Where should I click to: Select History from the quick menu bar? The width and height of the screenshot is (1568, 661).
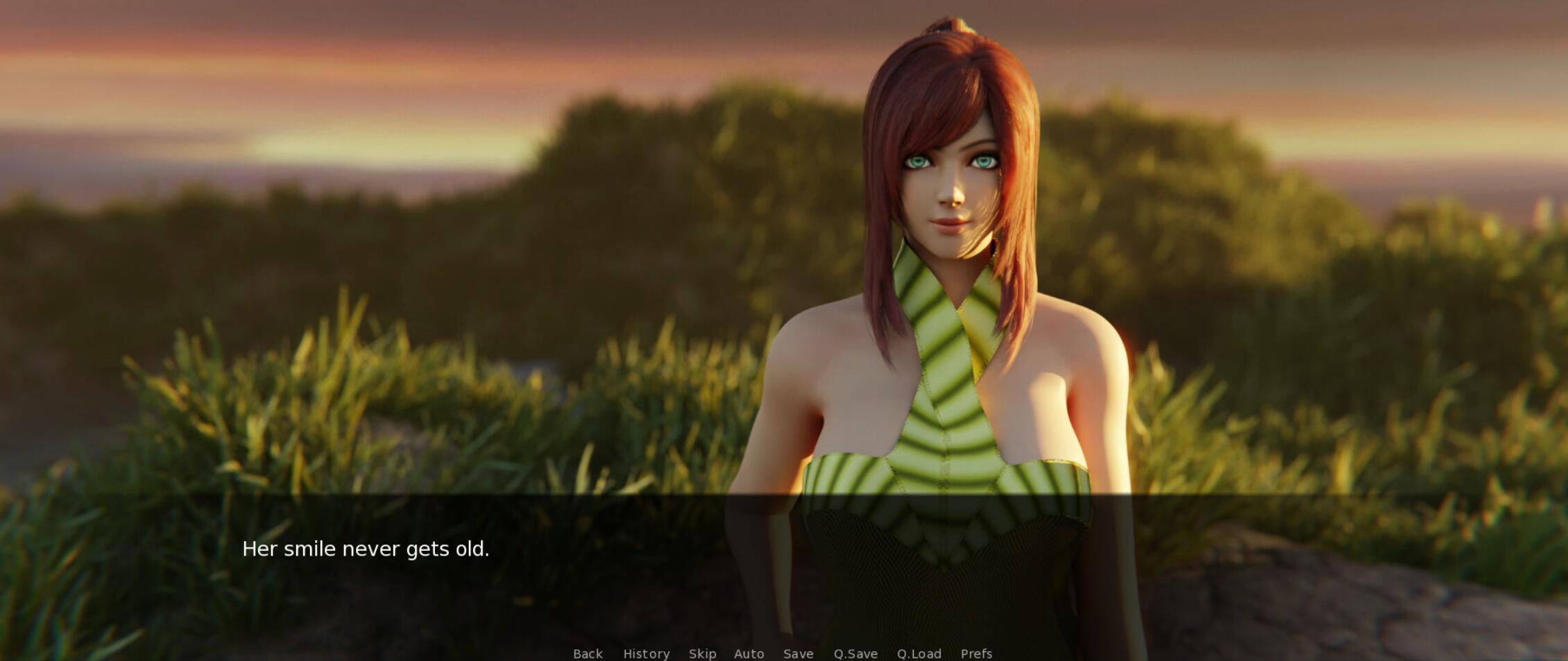646,653
